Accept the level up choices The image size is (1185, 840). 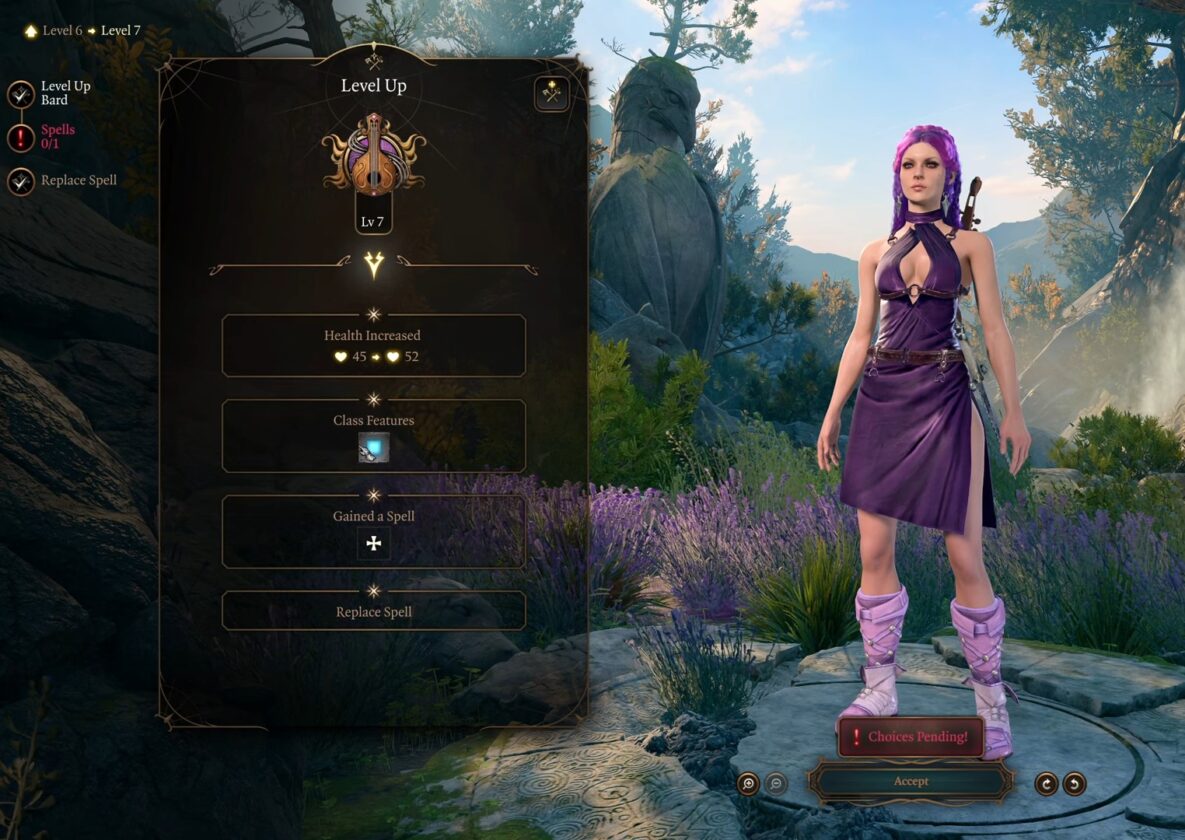910,781
